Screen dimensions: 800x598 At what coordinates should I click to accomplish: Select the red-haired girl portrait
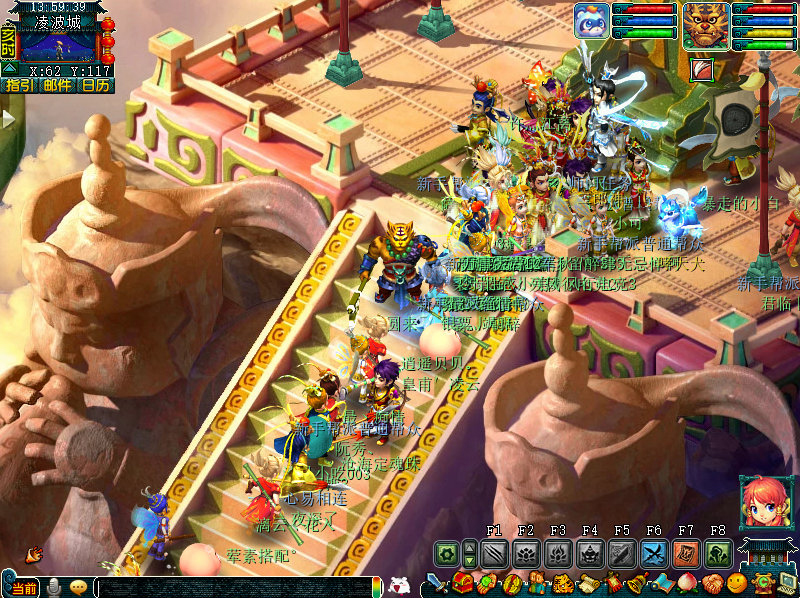pos(760,501)
